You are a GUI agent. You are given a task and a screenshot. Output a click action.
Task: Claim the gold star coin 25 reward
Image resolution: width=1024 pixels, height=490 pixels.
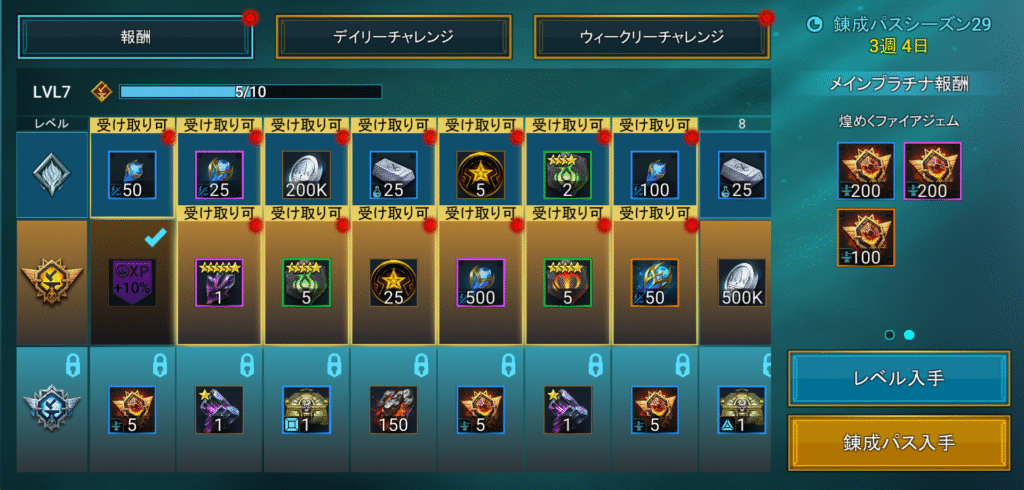click(x=394, y=282)
